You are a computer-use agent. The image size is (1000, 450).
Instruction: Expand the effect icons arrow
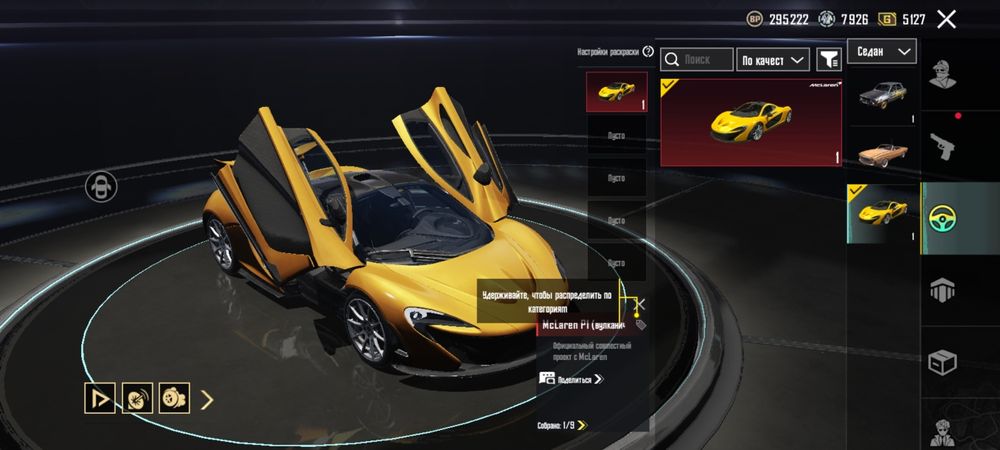pyautogui.click(x=207, y=400)
